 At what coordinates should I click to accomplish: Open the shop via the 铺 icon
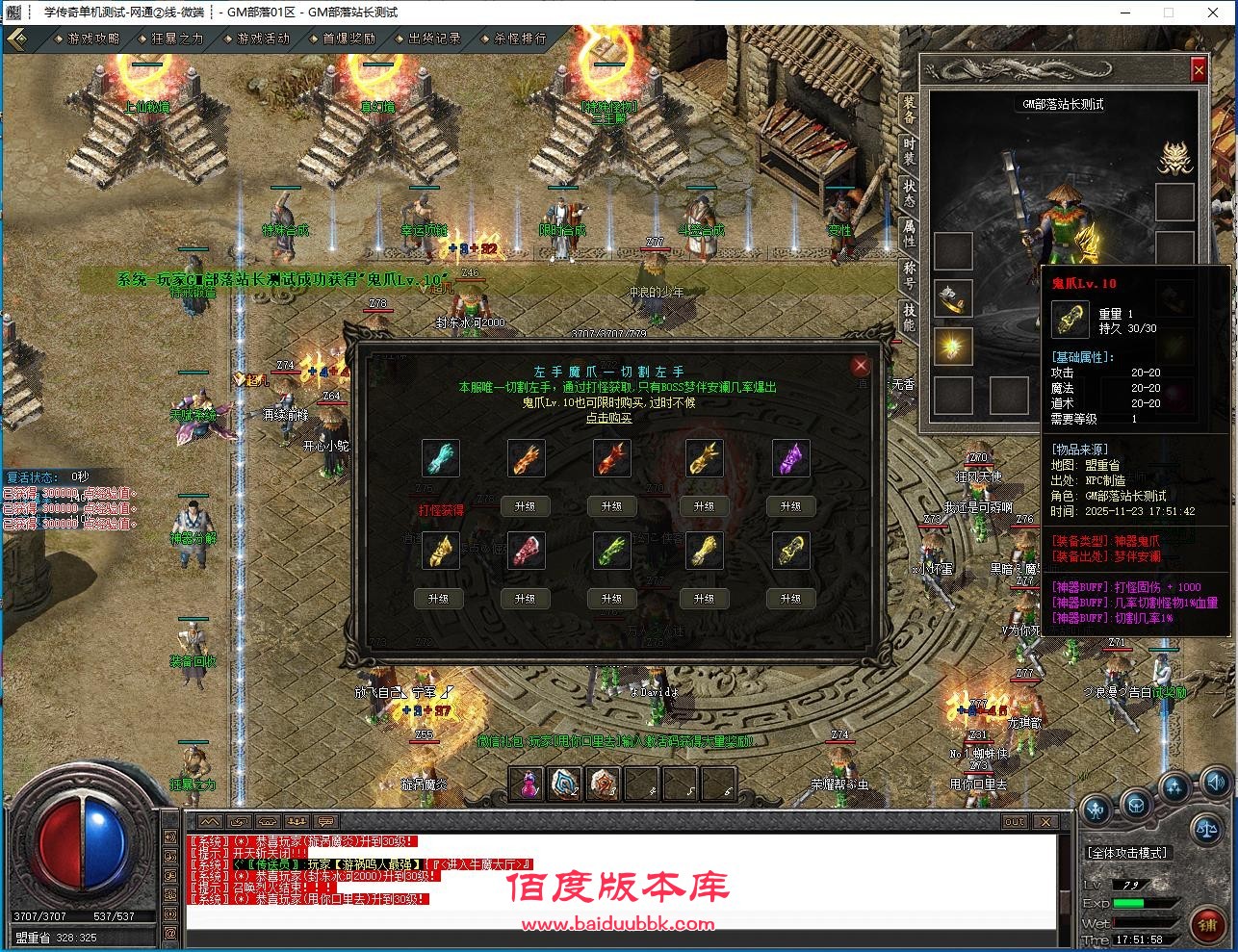(x=1210, y=922)
